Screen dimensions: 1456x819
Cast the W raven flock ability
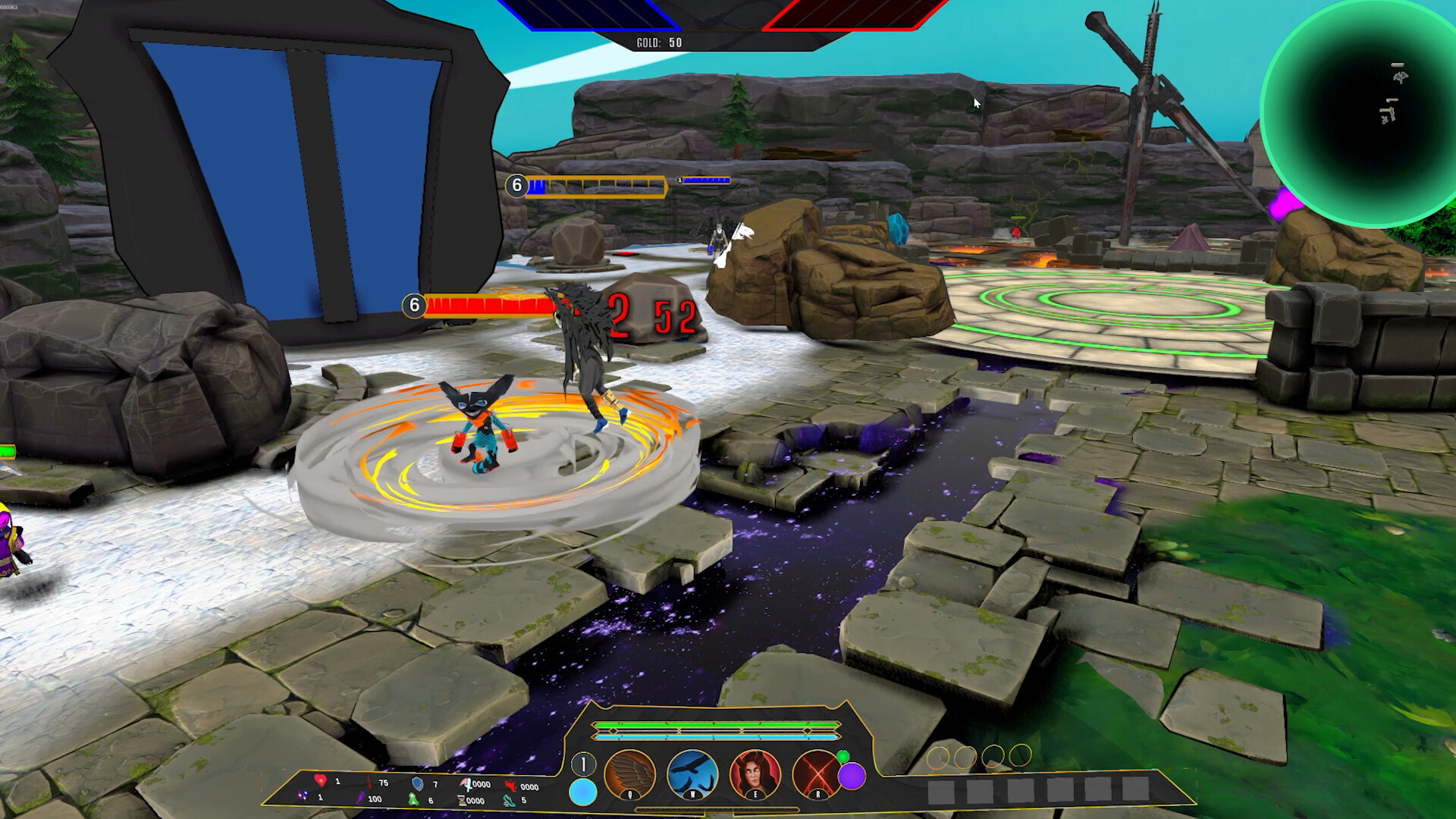pyautogui.click(x=692, y=775)
